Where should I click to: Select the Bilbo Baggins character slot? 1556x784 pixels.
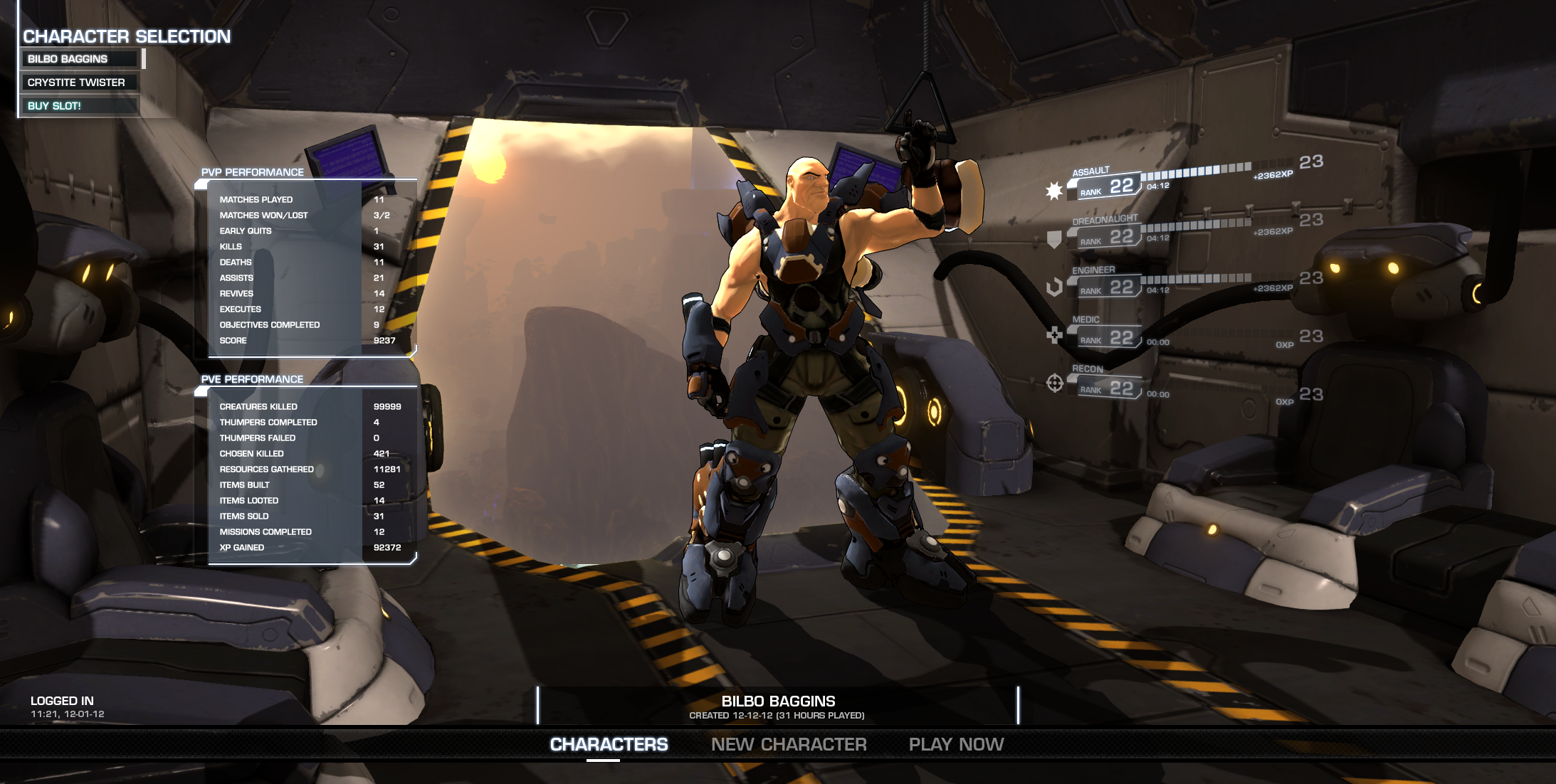(x=80, y=59)
